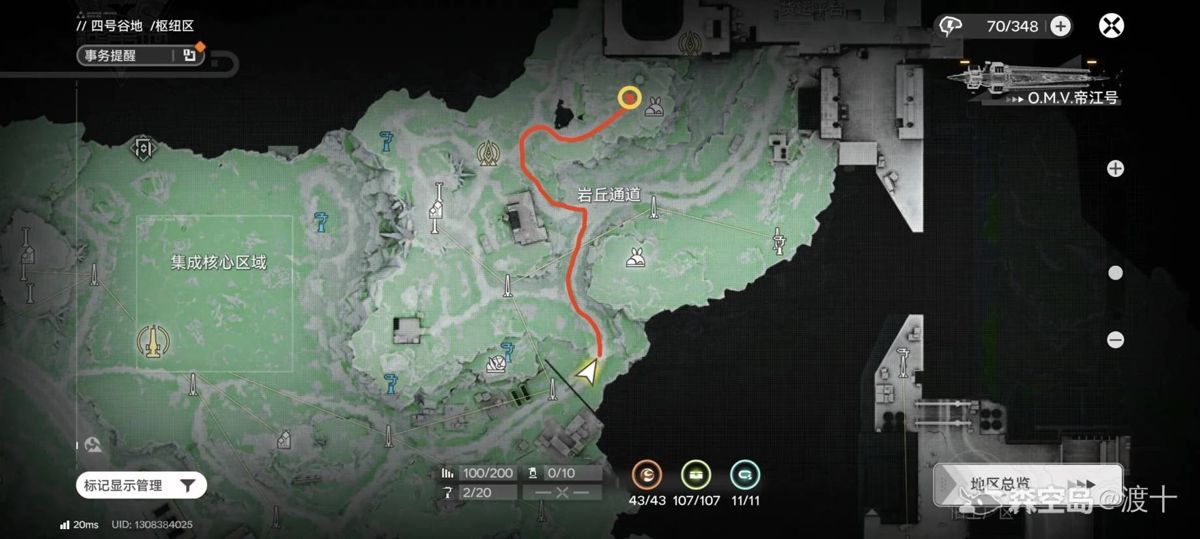Select the golden hub marker near 集成核心区域
Screen dimensions: 1200x539
point(152,341)
